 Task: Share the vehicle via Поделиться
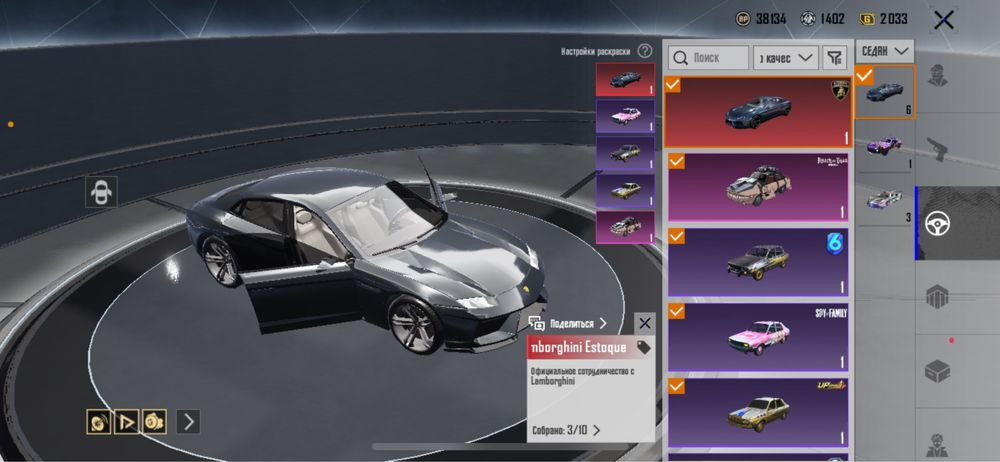click(x=568, y=323)
